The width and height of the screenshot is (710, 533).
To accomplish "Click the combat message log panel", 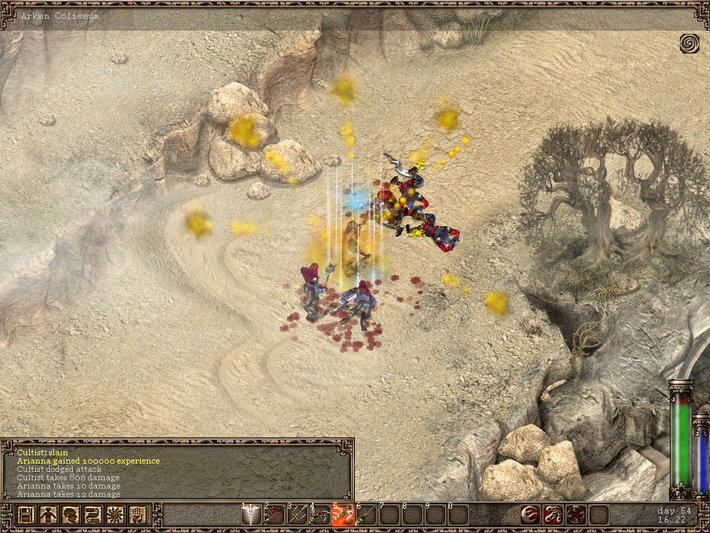I will pos(177,469).
